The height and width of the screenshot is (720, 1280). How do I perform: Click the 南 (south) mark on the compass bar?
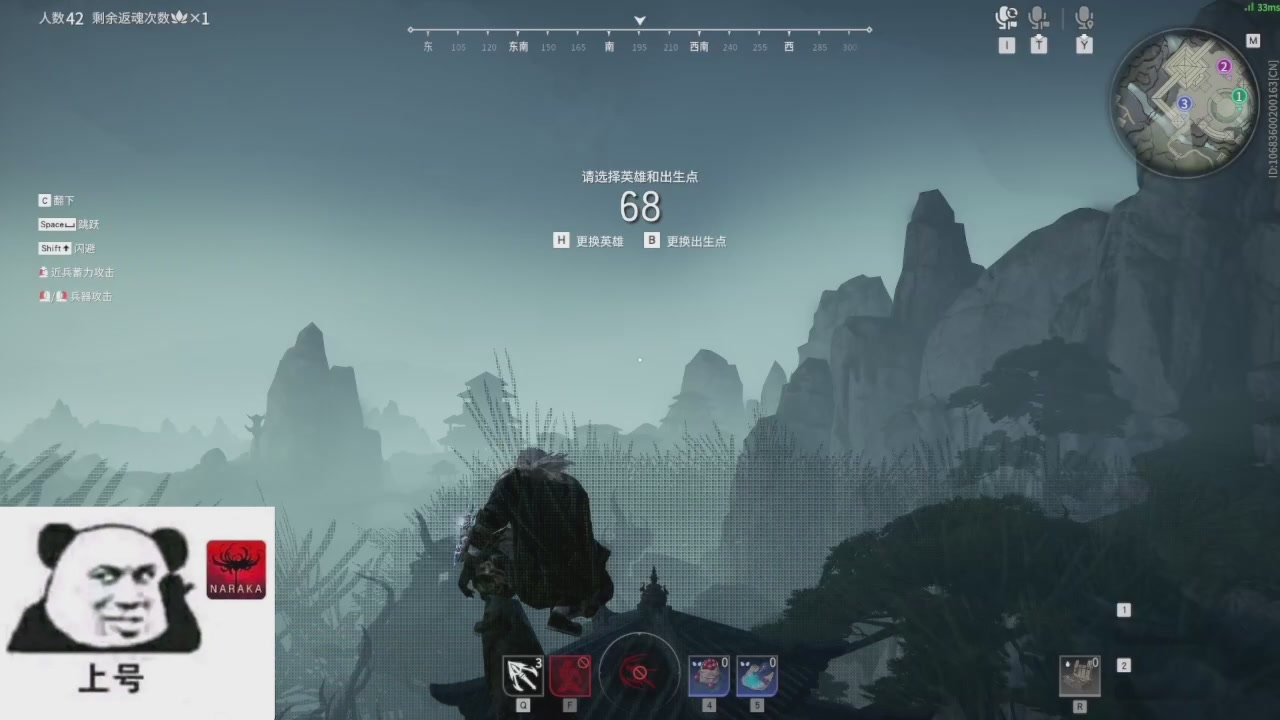coord(608,47)
